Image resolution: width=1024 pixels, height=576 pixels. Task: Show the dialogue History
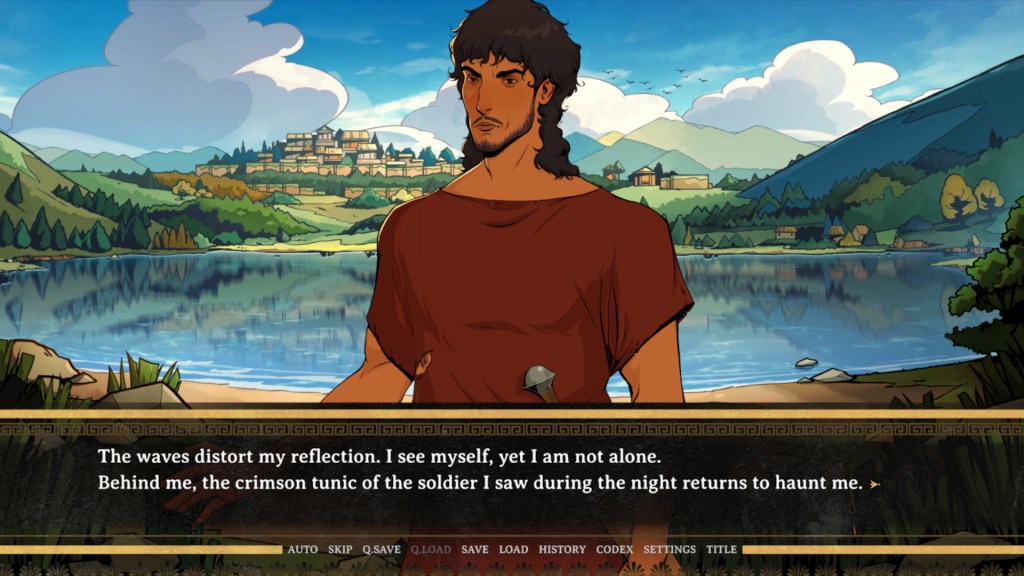click(x=562, y=549)
